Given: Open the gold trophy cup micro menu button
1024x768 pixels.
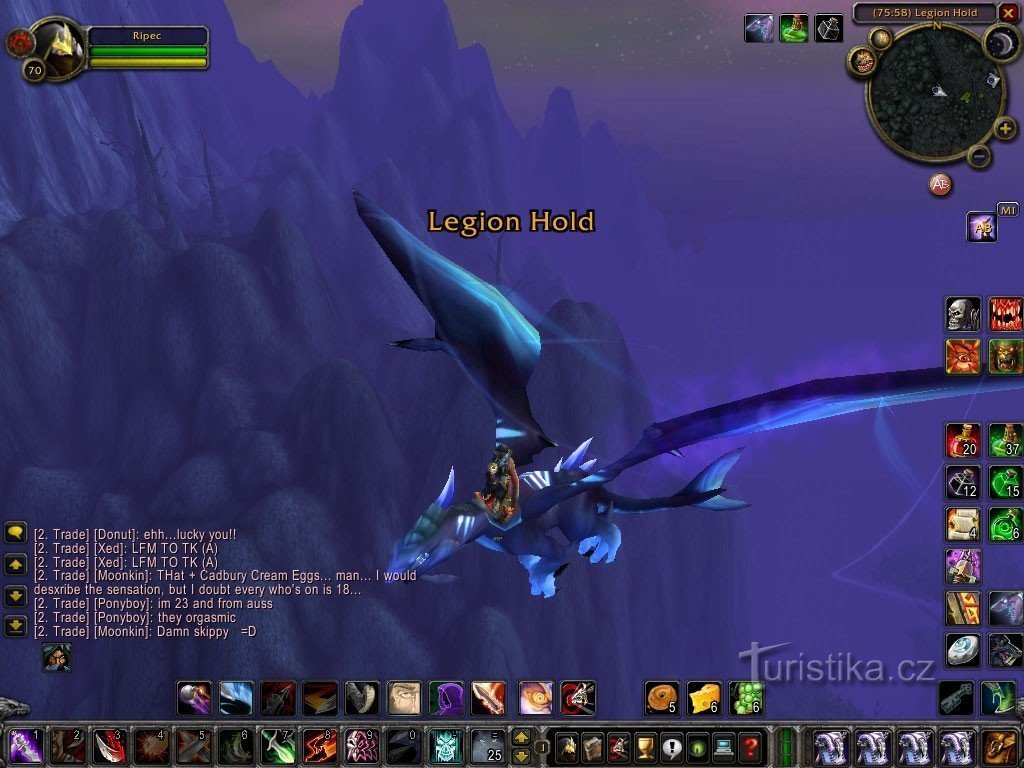Looking at the screenshot, I should click(645, 746).
